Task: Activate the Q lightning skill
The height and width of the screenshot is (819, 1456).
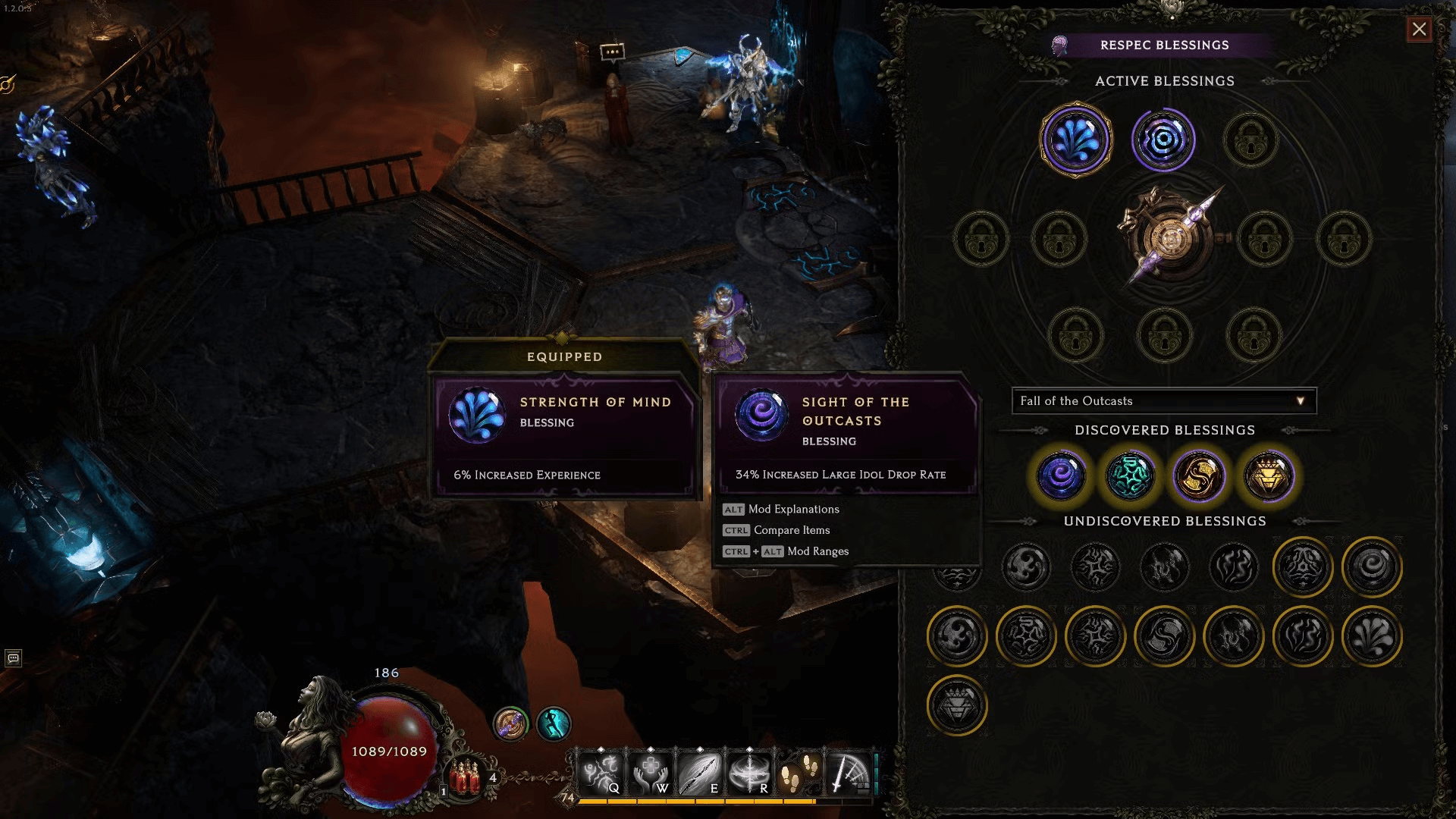Action: click(x=601, y=773)
